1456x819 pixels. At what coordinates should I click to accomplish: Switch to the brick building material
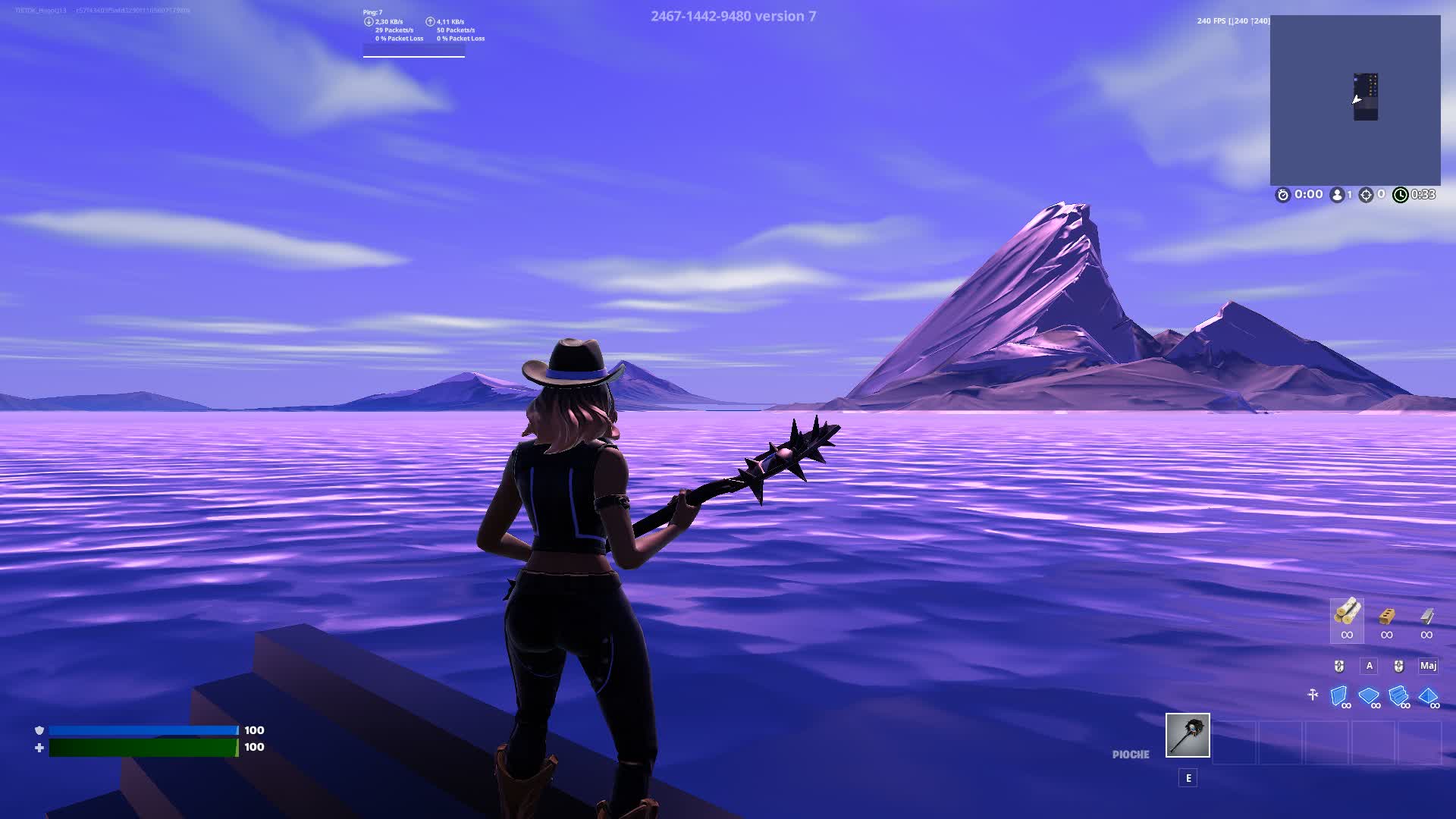click(x=1387, y=614)
